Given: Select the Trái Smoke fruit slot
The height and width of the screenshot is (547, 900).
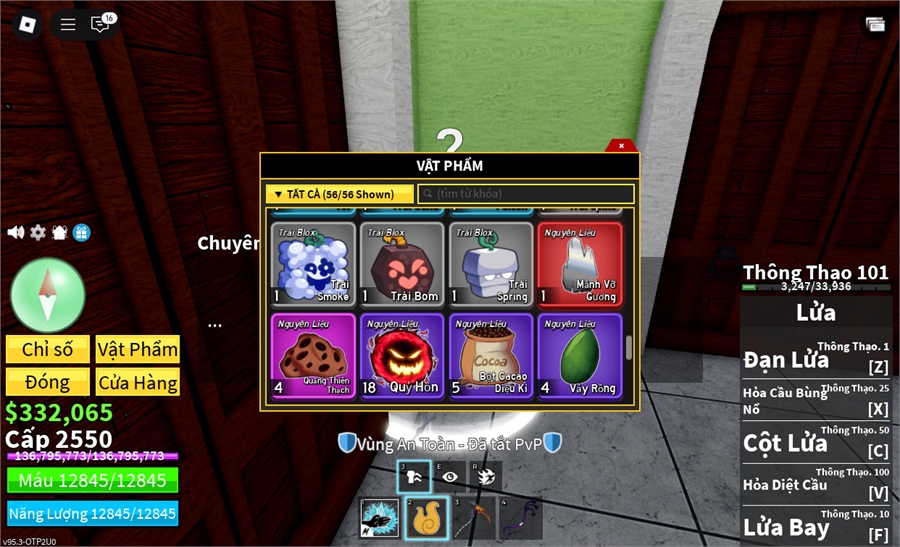Looking at the screenshot, I should [x=313, y=263].
